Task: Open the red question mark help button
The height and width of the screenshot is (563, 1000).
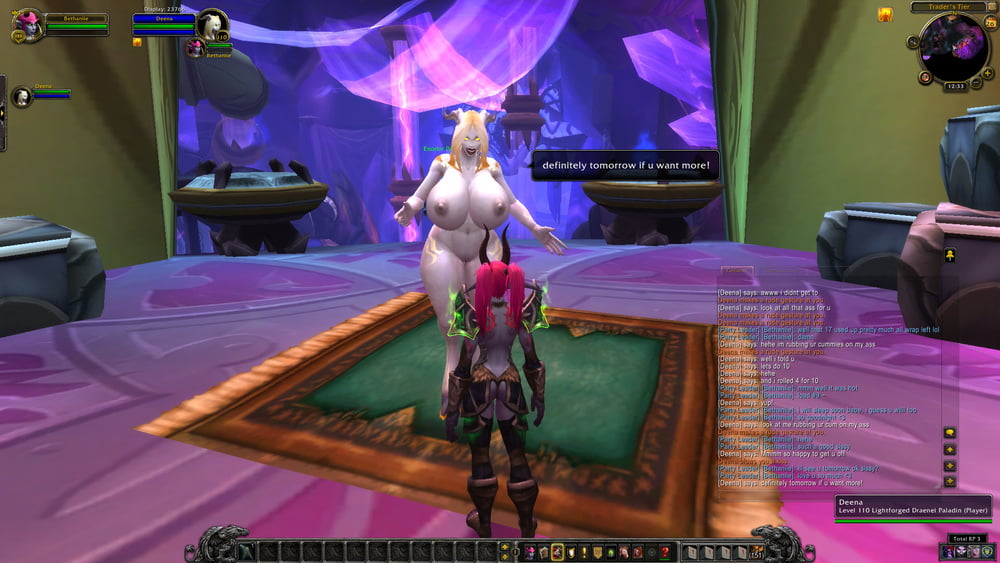Action: 664,551
